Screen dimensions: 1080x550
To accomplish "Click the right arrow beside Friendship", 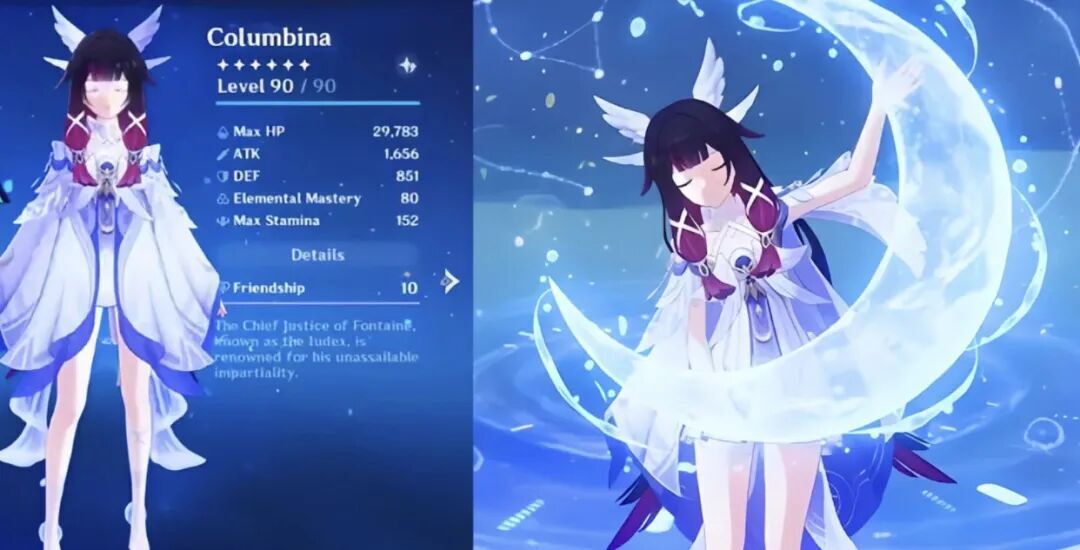I will click(x=450, y=282).
